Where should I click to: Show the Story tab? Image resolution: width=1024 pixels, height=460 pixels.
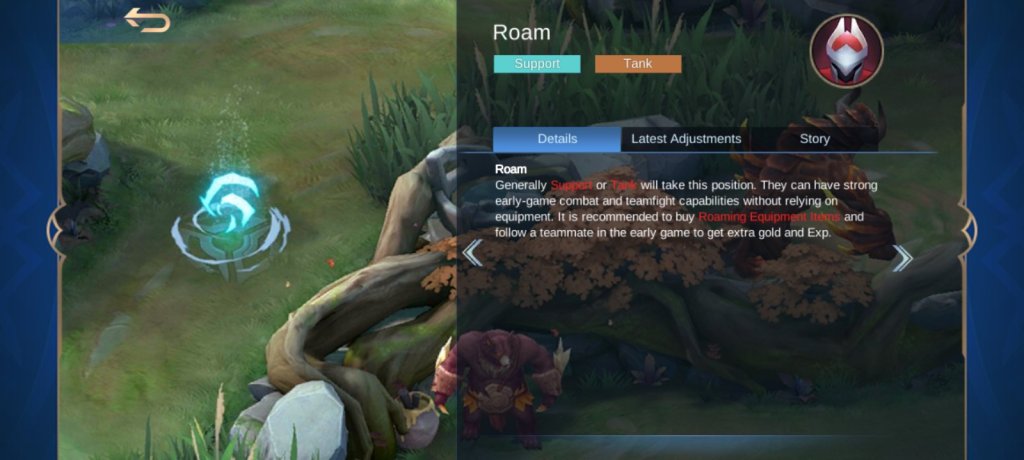[x=814, y=139]
